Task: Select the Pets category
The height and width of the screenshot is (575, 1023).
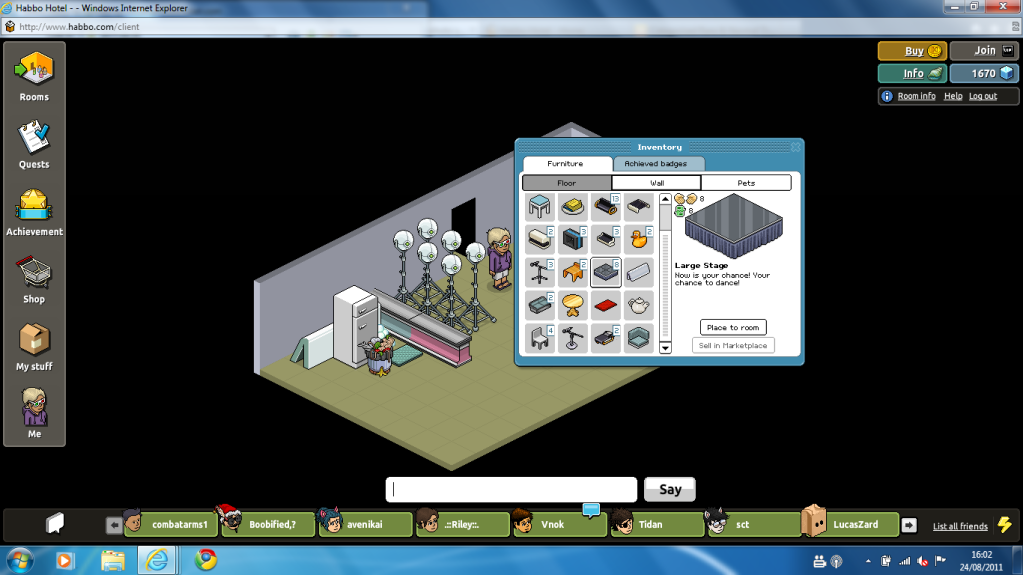Action: (746, 183)
